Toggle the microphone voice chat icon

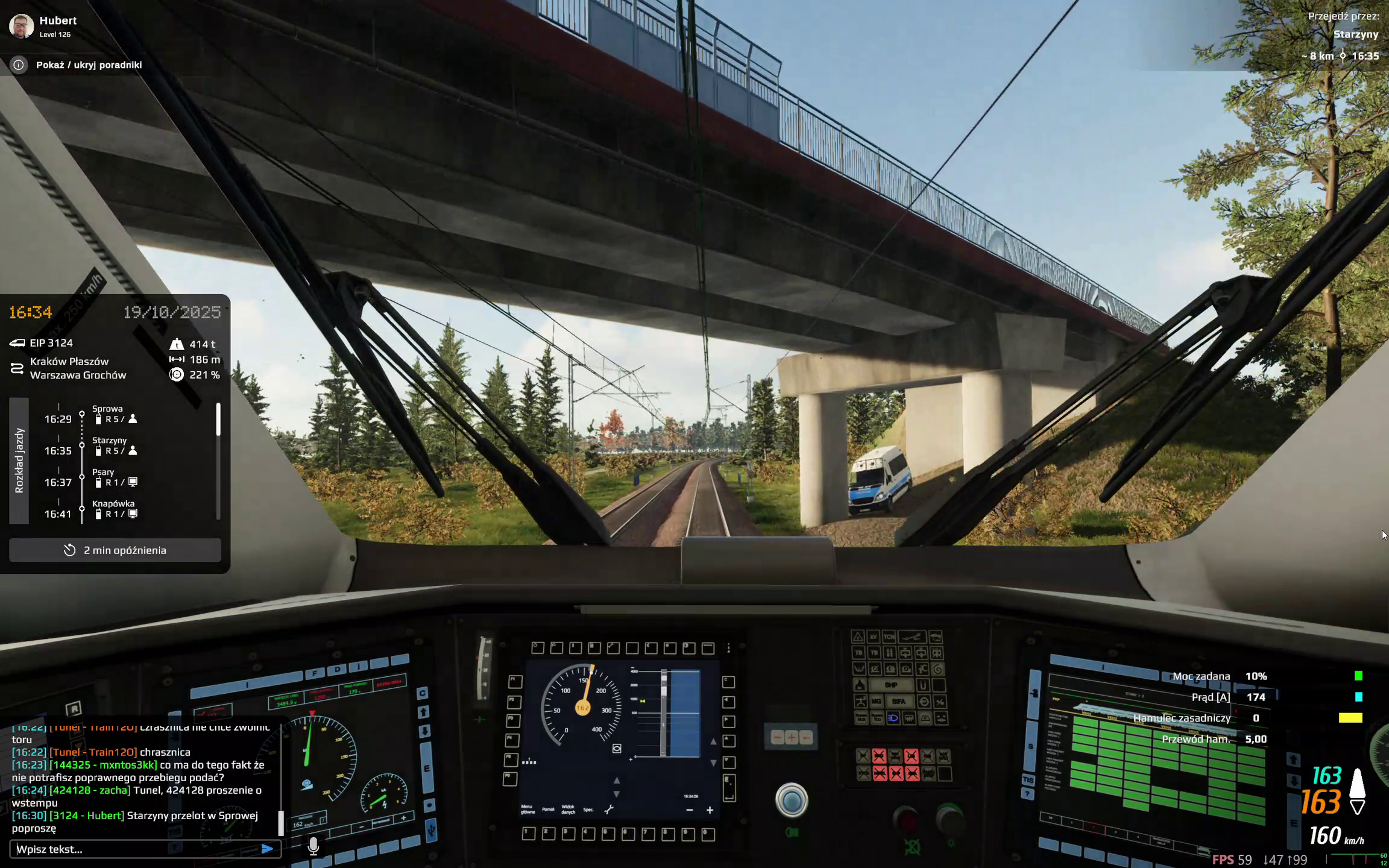point(313,846)
